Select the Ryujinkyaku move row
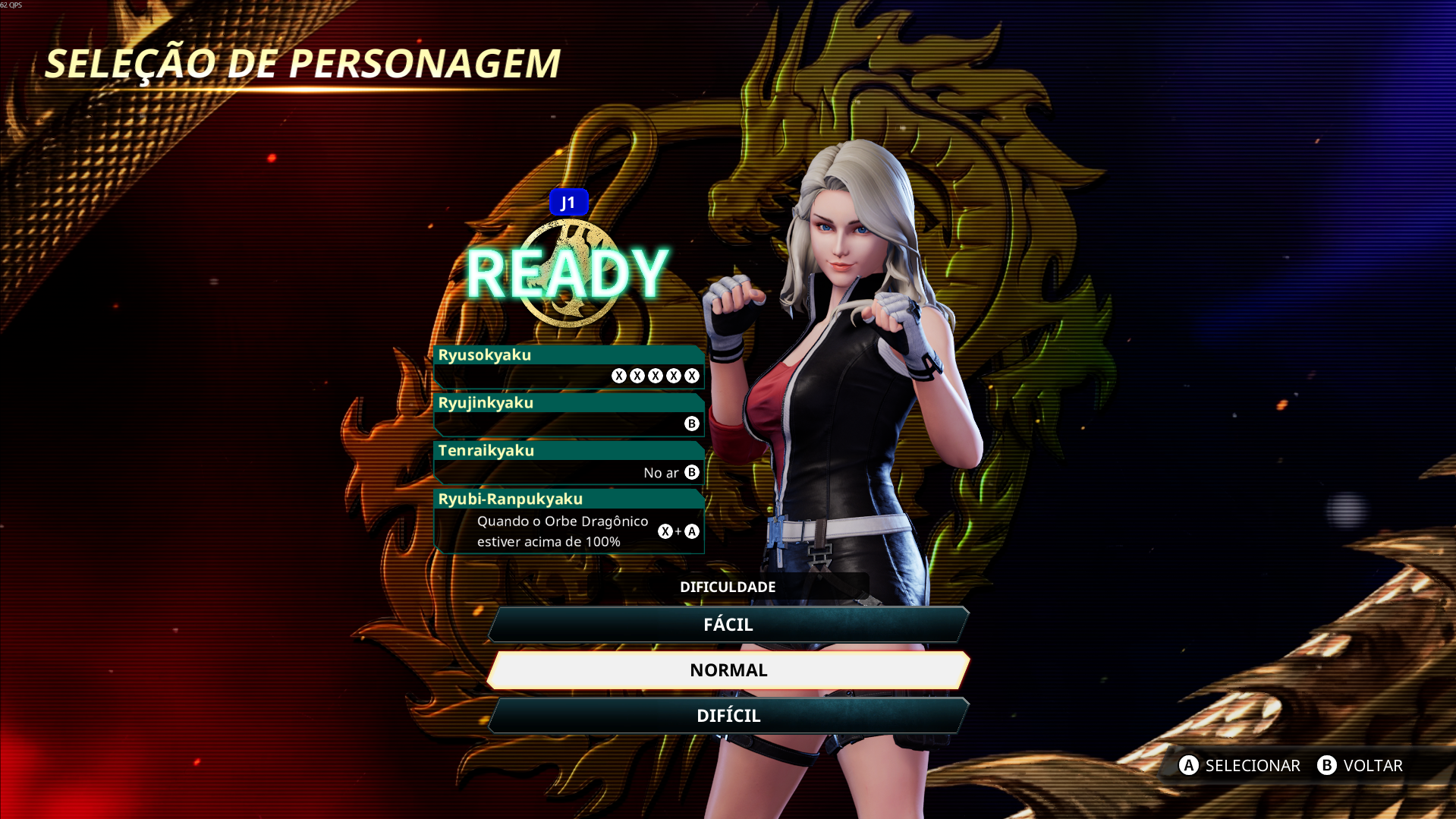The image size is (1456, 819). pos(569,414)
